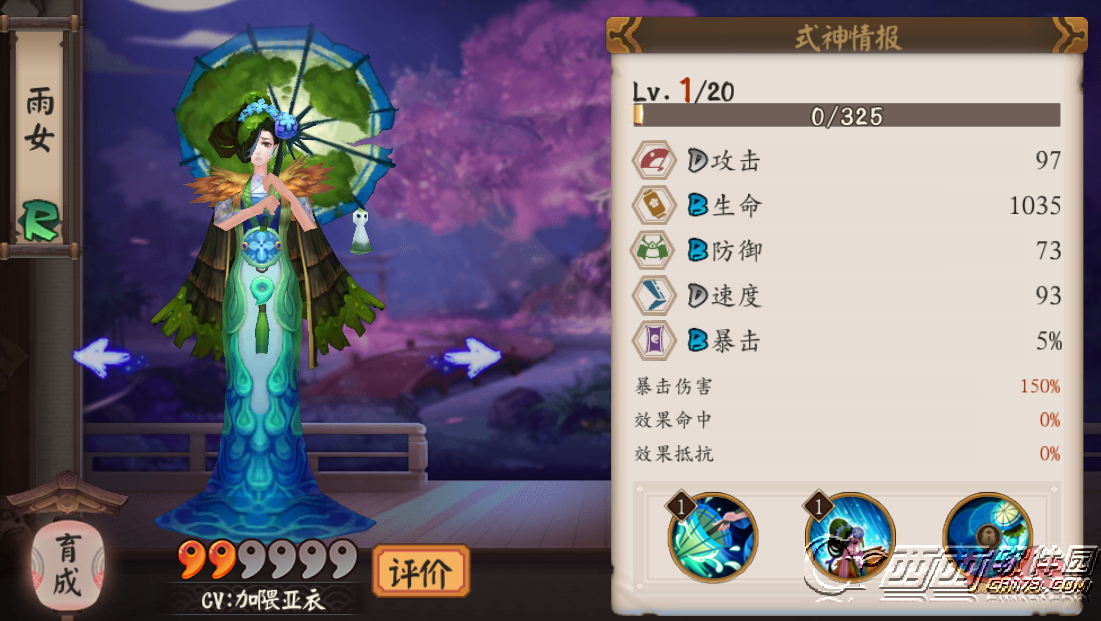This screenshot has width=1101, height=621.
Task: Select the 暴击 critical stat row
Action: (x=847, y=341)
